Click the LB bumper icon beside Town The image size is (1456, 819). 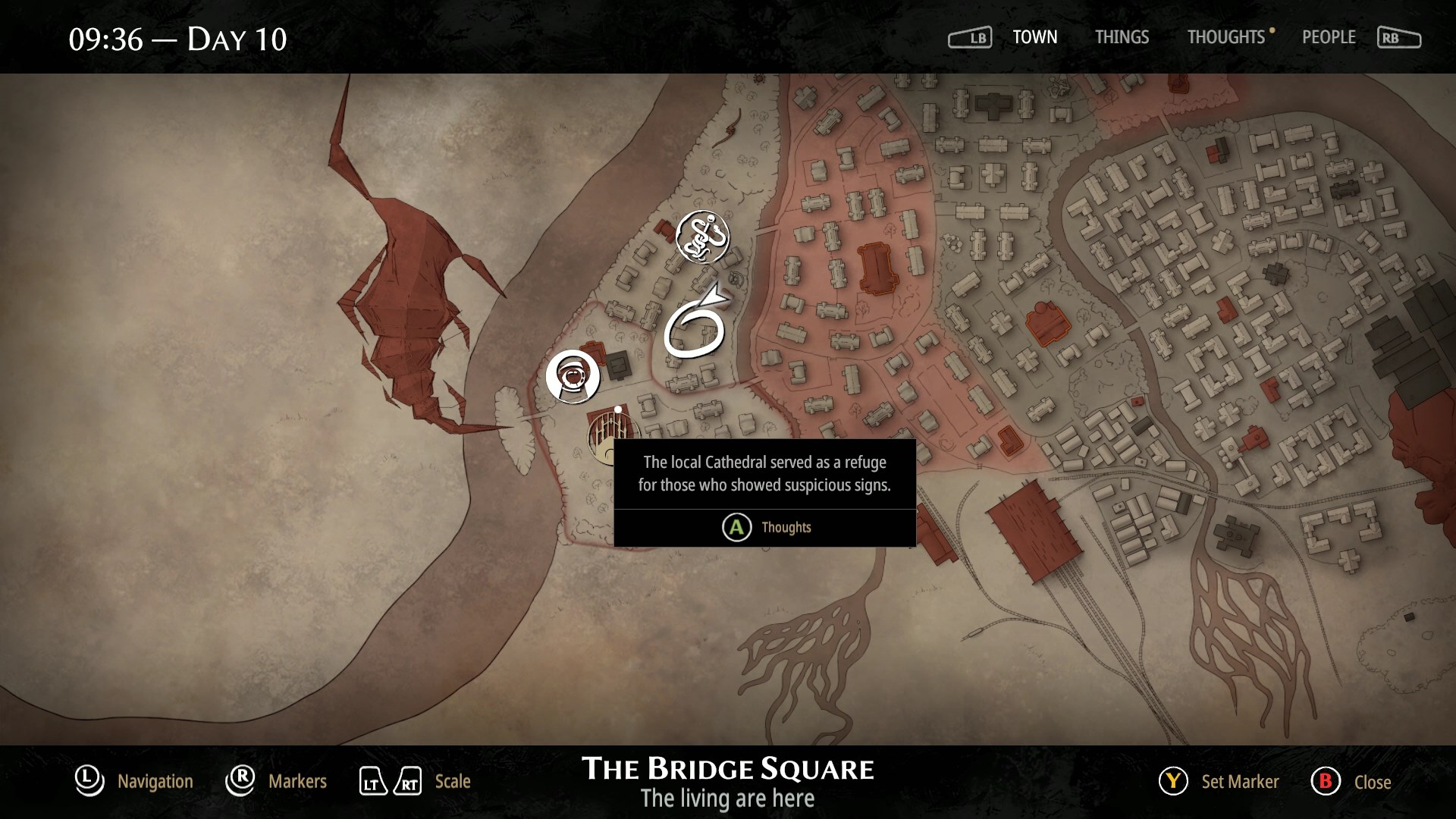[971, 36]
